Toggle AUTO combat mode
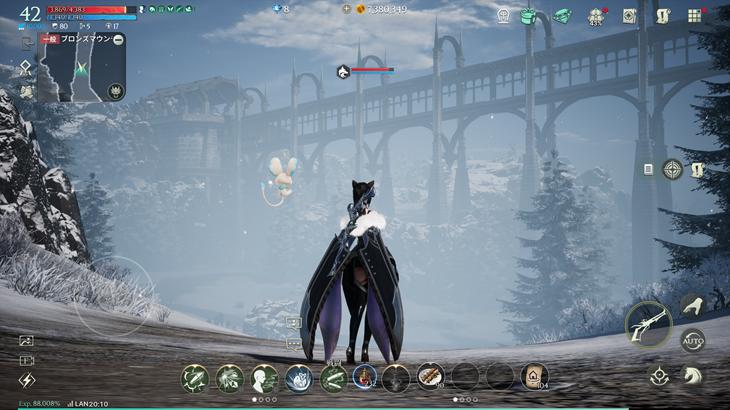 click(692, 340)
